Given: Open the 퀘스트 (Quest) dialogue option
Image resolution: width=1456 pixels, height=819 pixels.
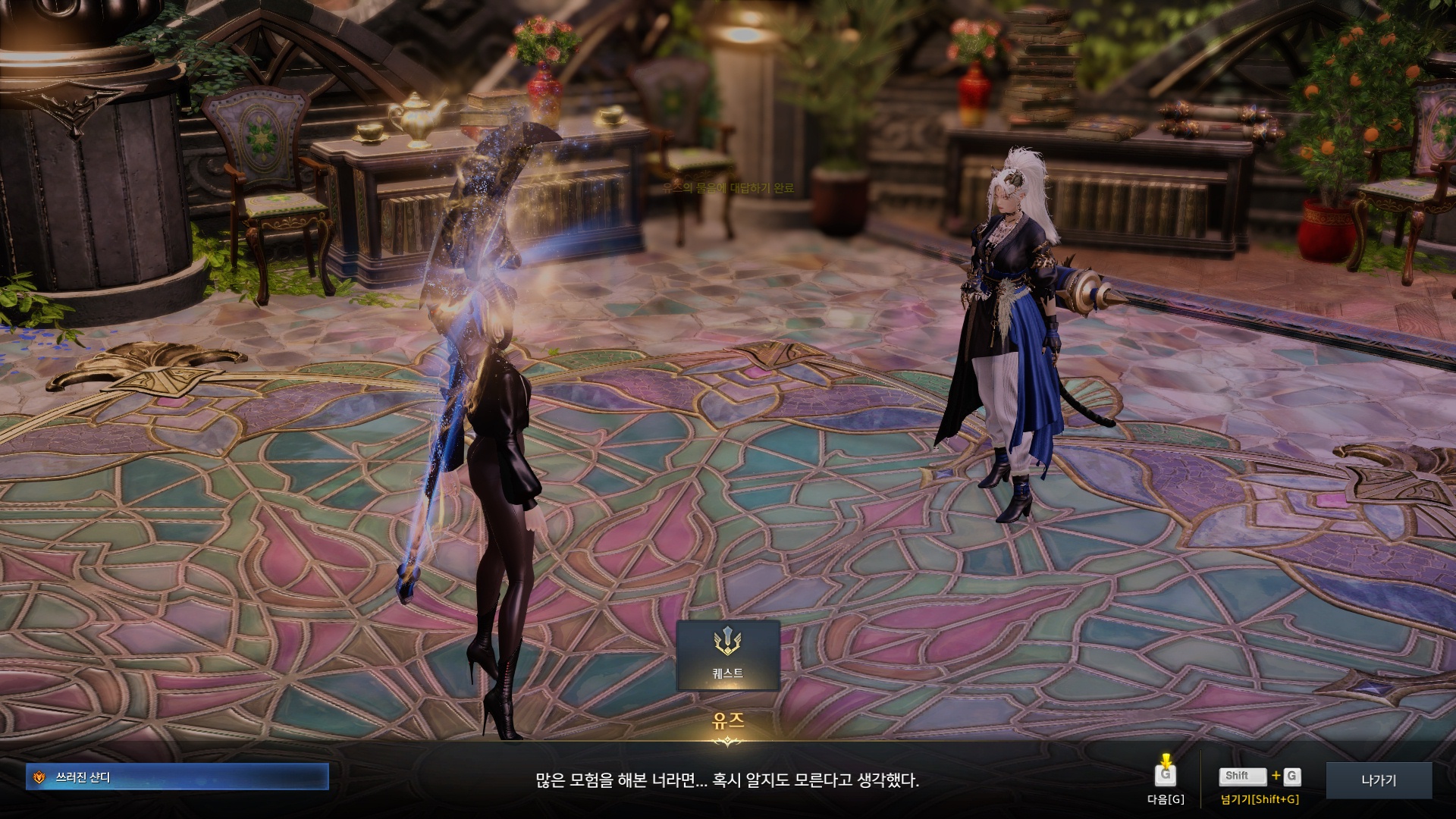Looking at the screenshot, I should [x=727, y=655].
